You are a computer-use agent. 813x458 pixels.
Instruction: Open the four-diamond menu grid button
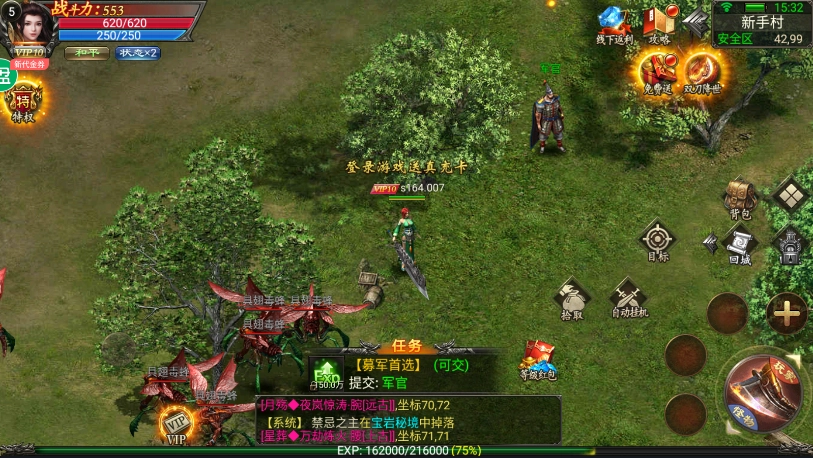pos(790,195)
